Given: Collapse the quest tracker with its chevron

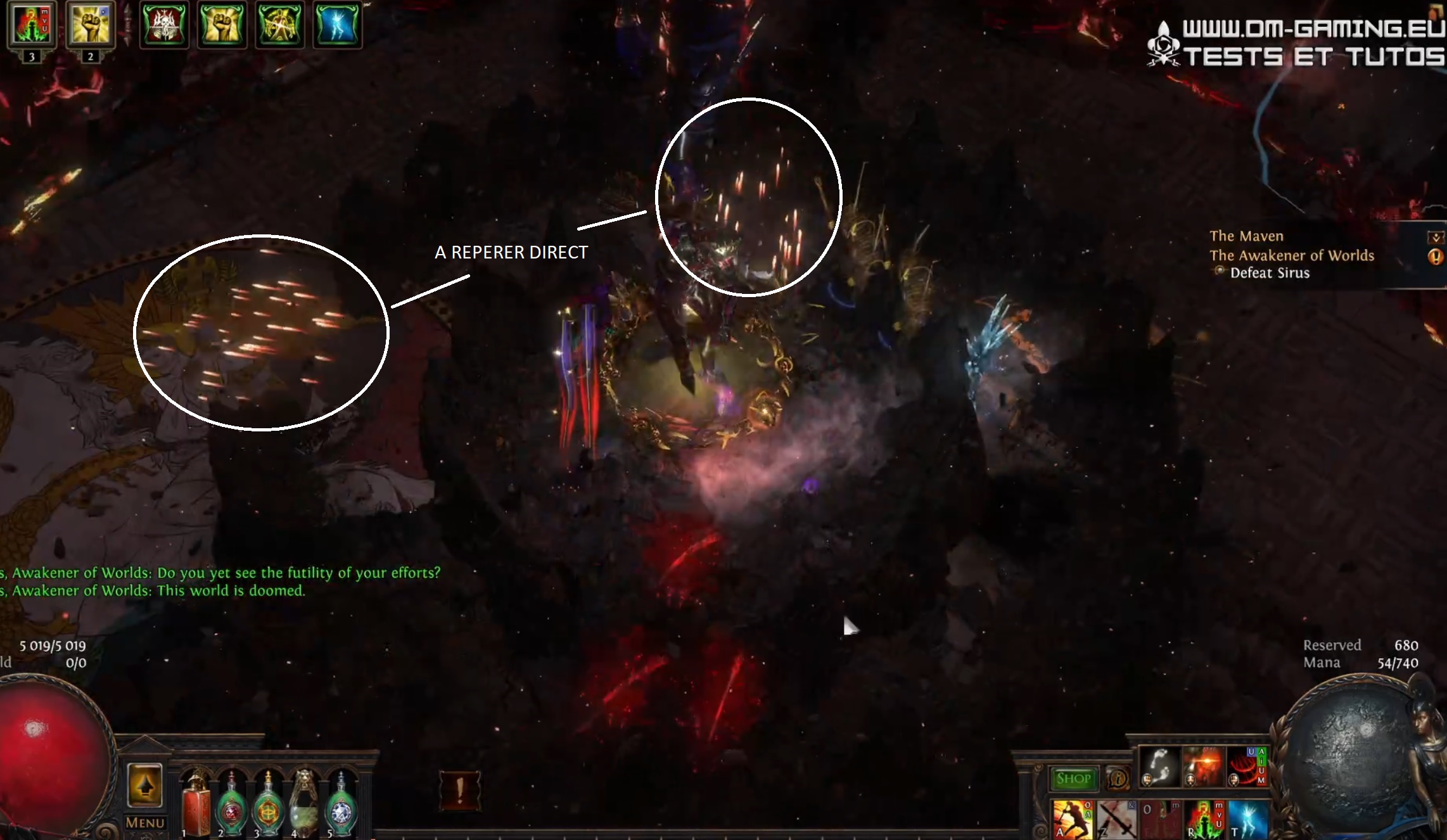Looking at the screenshot, I should point(1436,236).
